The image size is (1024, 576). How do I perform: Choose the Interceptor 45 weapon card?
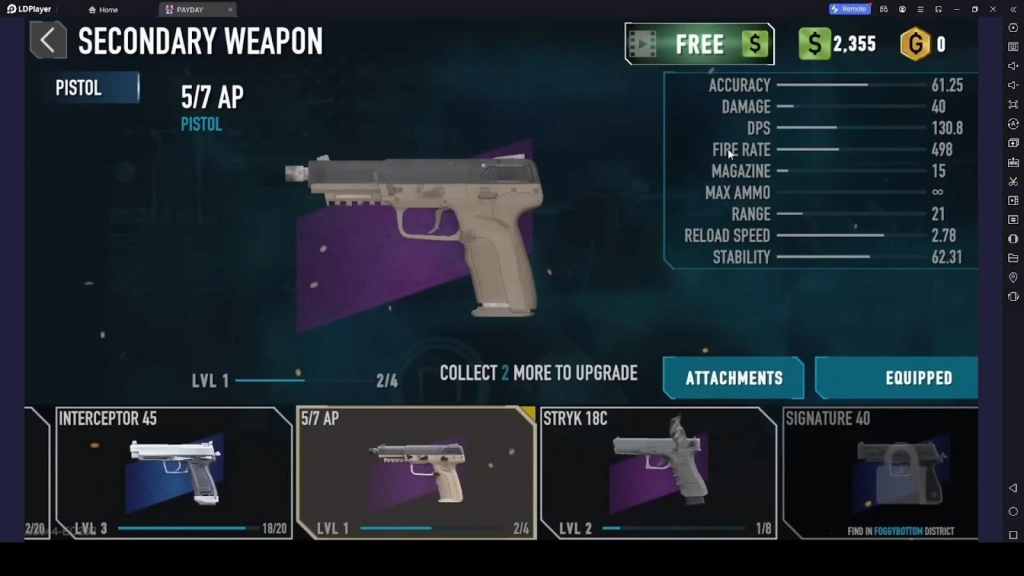[173, 472]
